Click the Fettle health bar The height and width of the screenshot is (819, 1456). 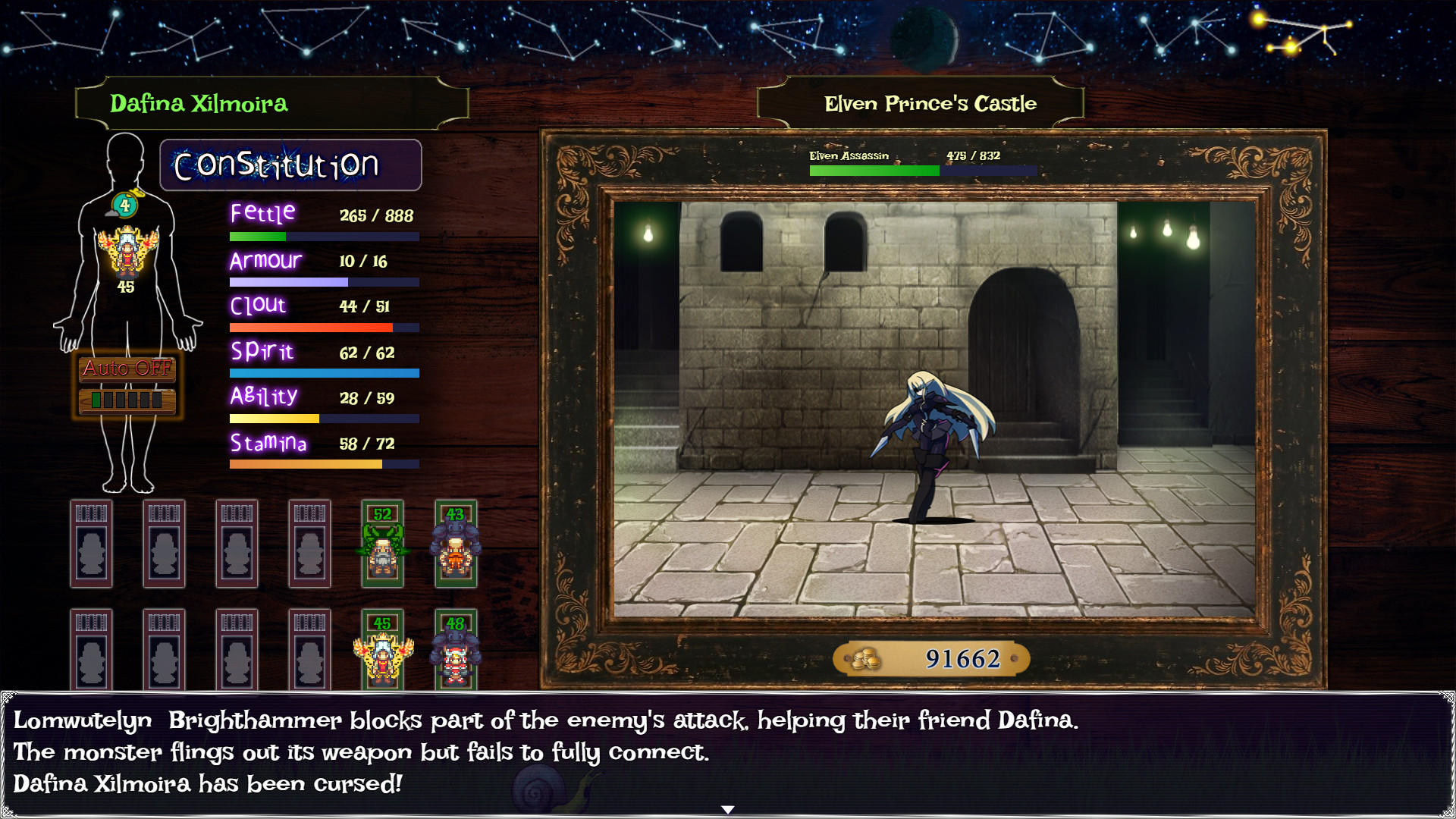point(324,236)
